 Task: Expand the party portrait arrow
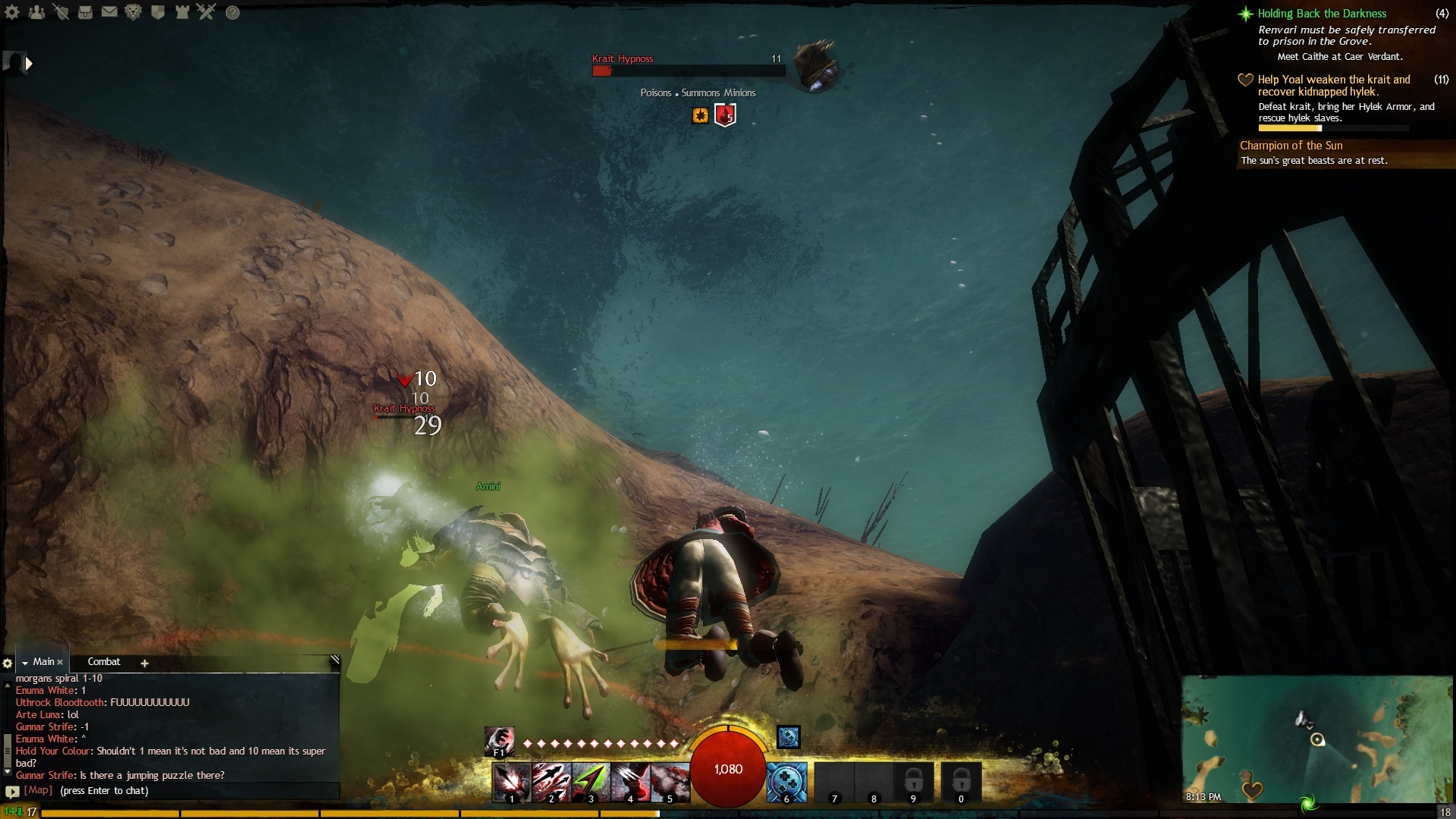tap(29, 64)
